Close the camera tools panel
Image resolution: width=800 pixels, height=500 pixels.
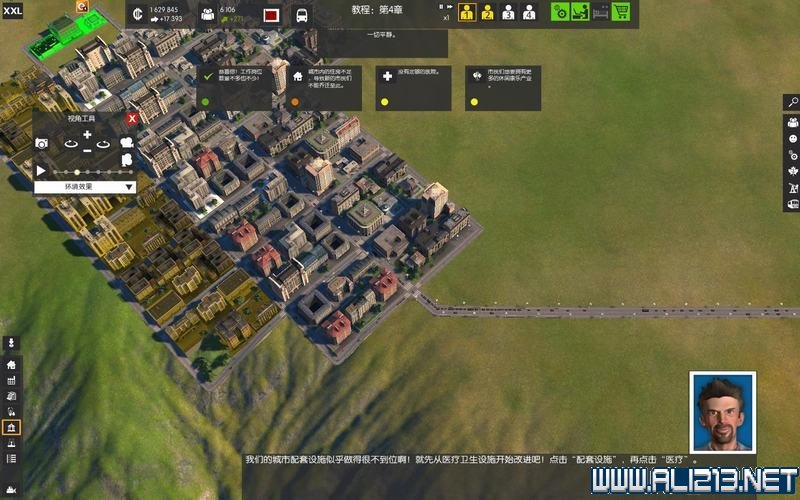click(x=131, y=118)
